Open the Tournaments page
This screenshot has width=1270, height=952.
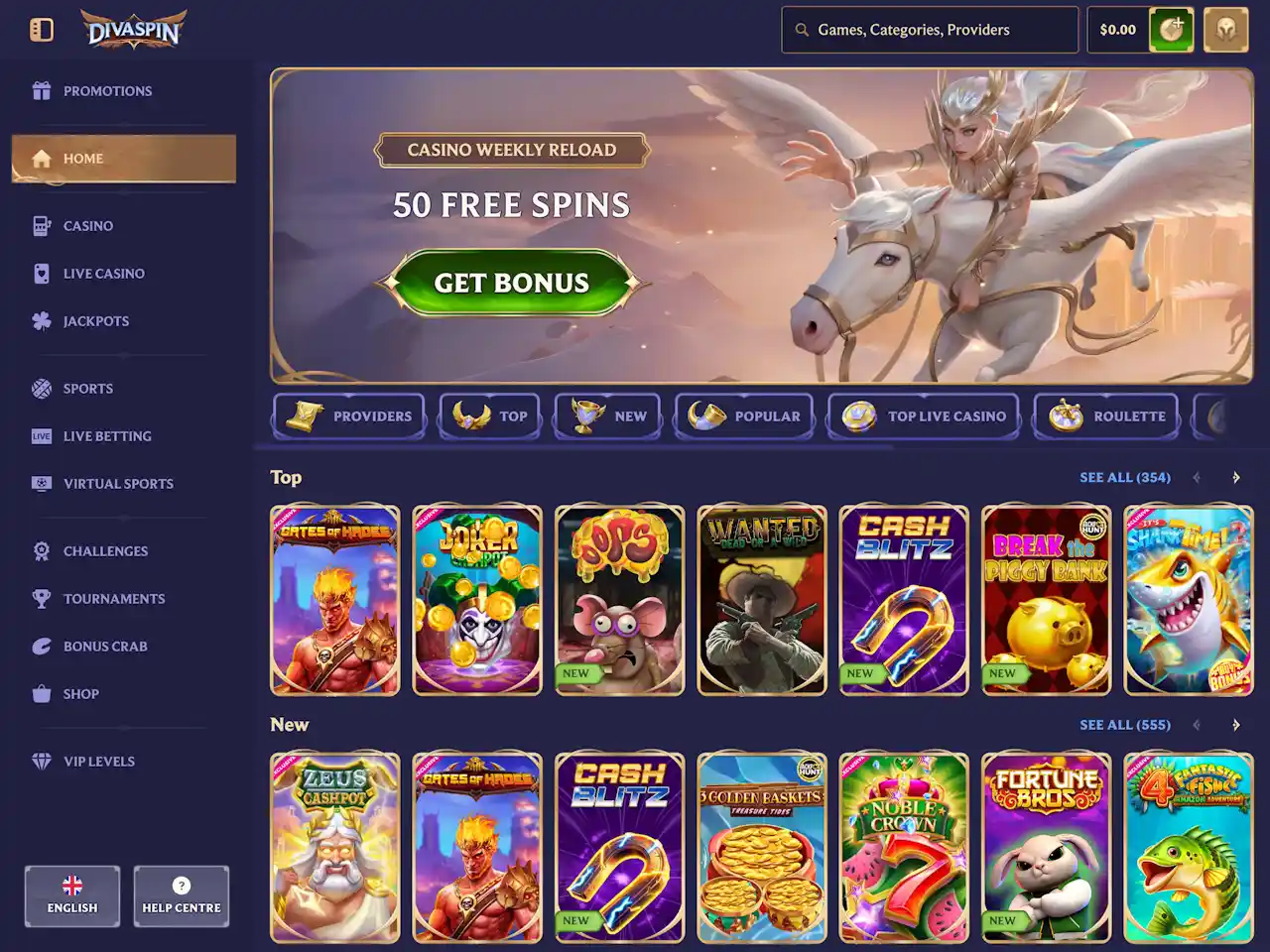(113, 599)
